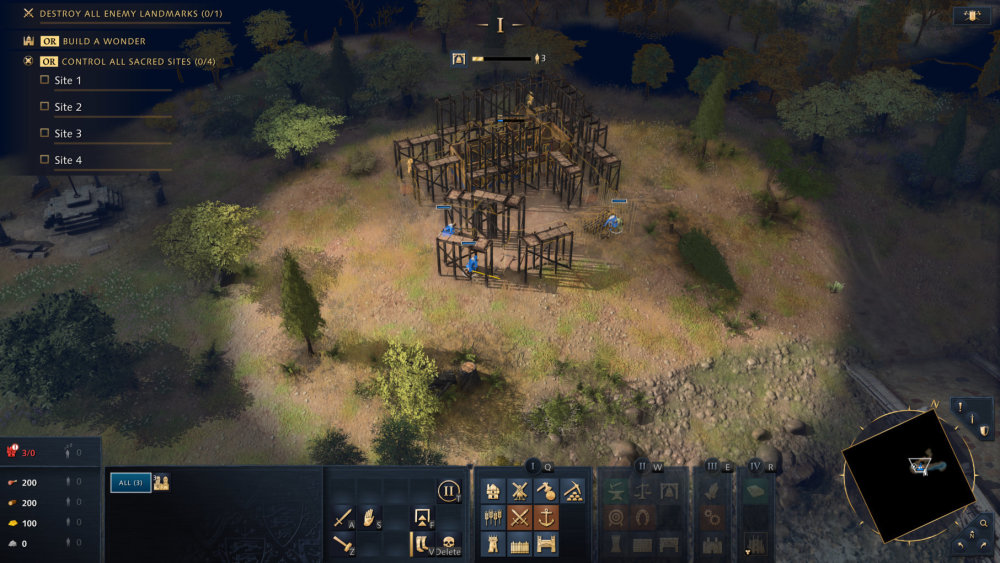Select the Palisade Gate building icon
The image size is (1000, 563).
[x=546, y=543]
